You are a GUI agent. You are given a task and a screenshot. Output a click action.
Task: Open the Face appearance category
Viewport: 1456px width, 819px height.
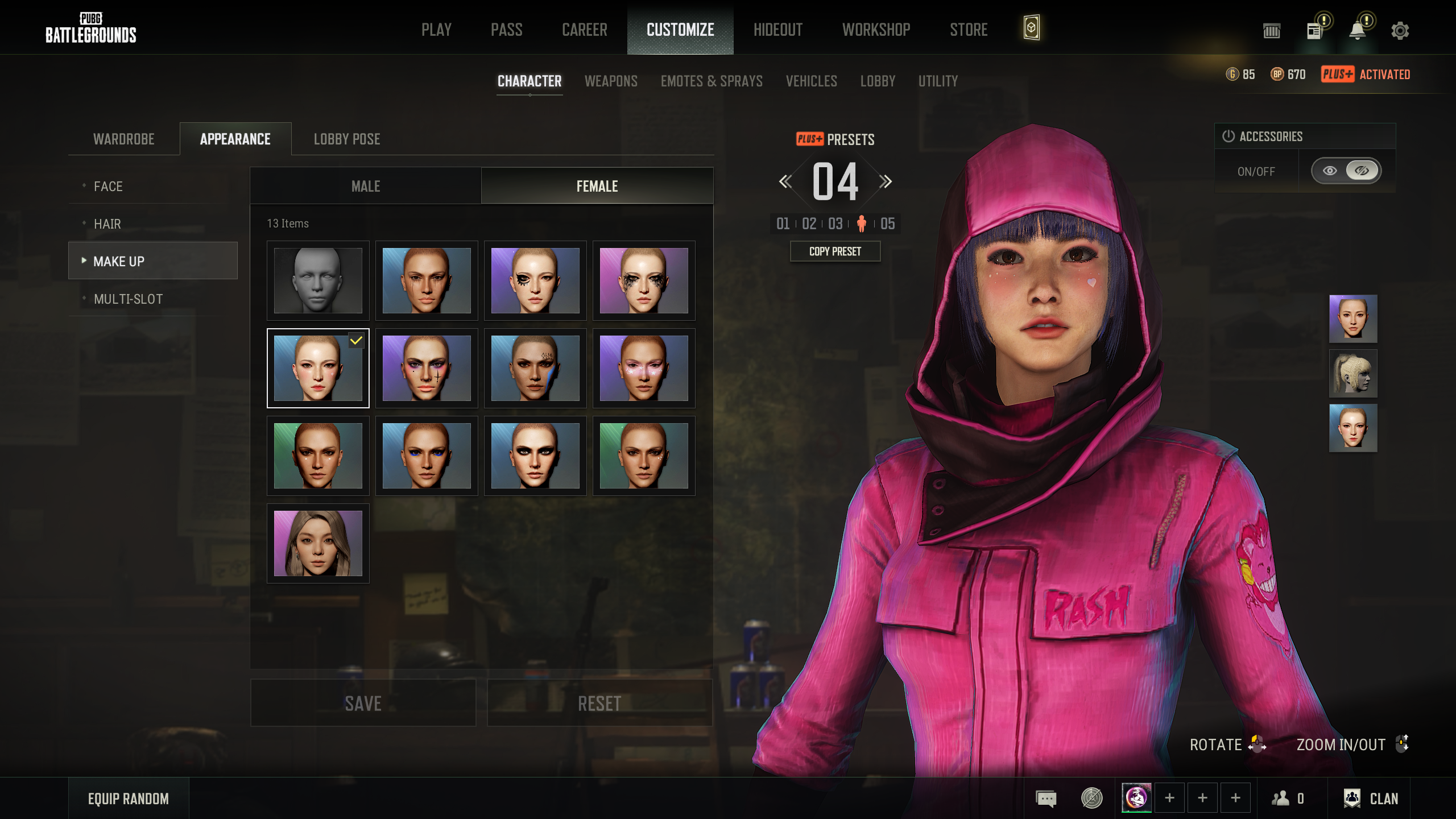pyautogui.click(x=108, y=187)
